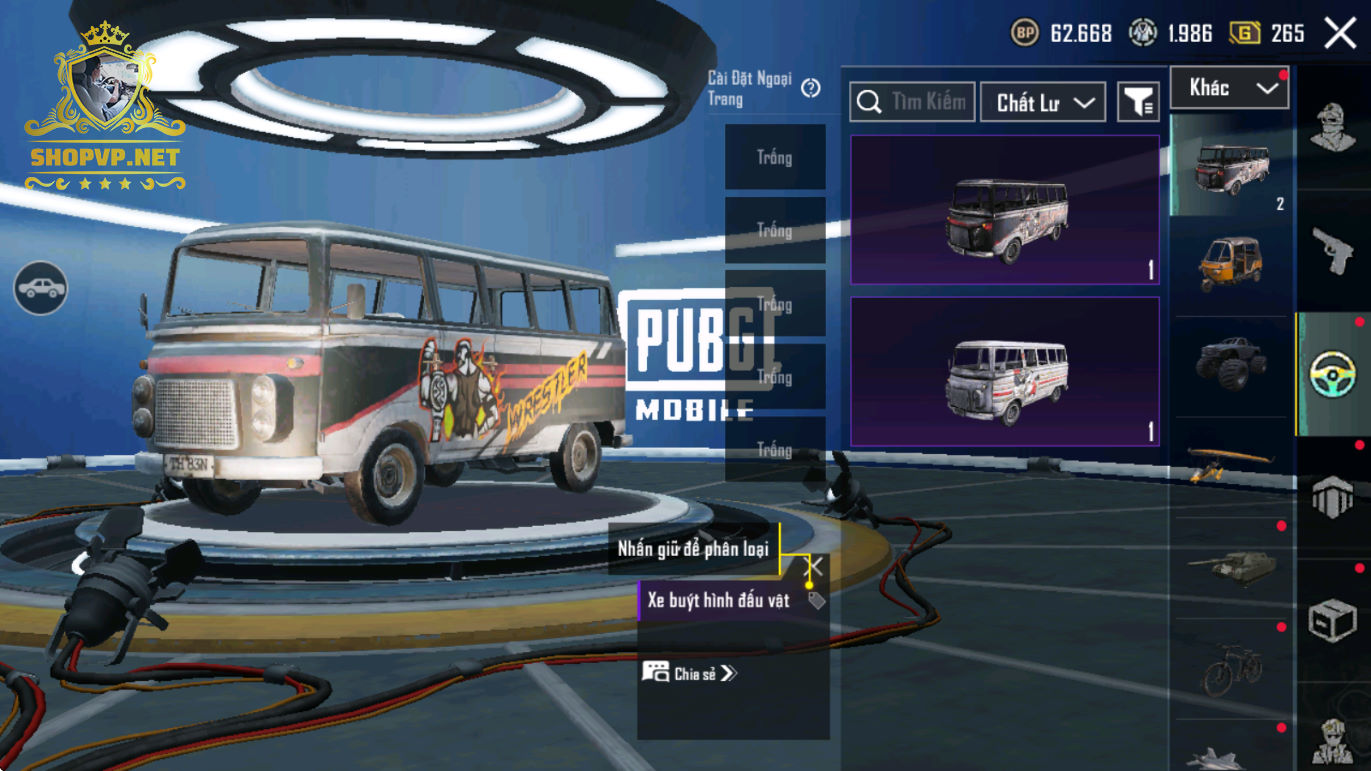The image size is (1371, 771).
Task: Switch to the pistol weapons tab
Action: coord(1333,250)
